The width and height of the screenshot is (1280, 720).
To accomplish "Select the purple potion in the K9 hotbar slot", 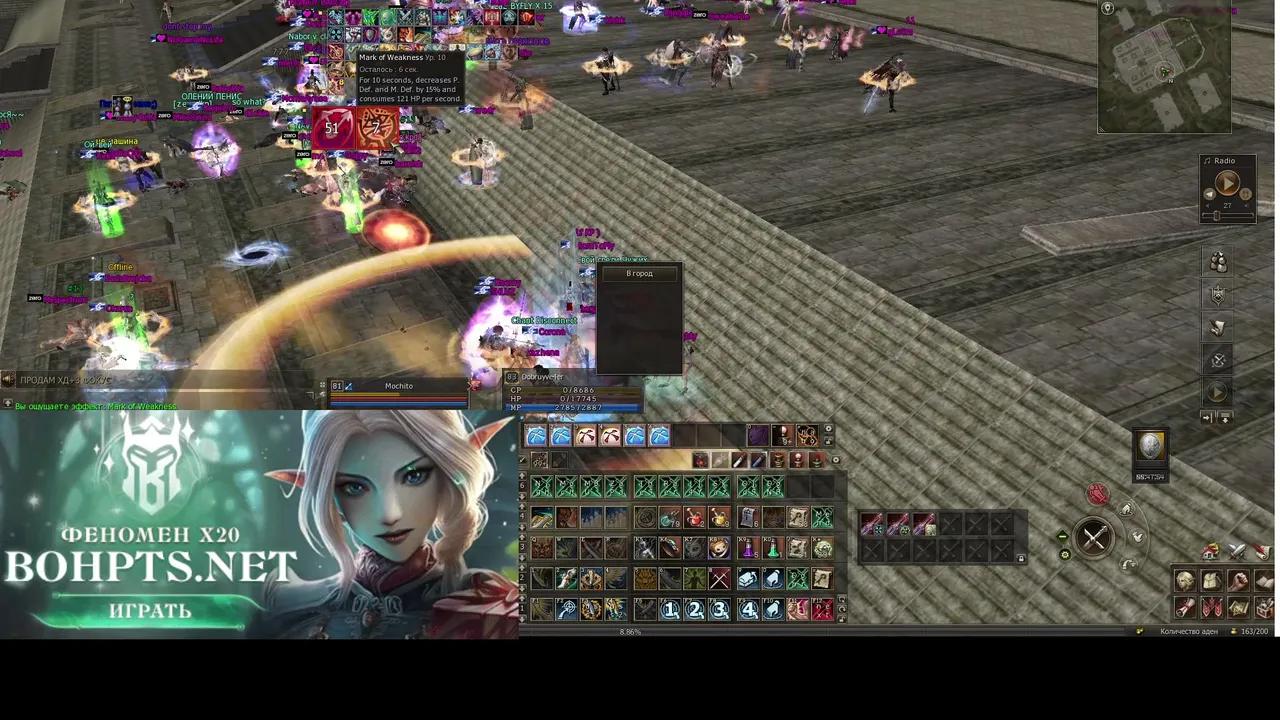I will [x=747, y=548].
